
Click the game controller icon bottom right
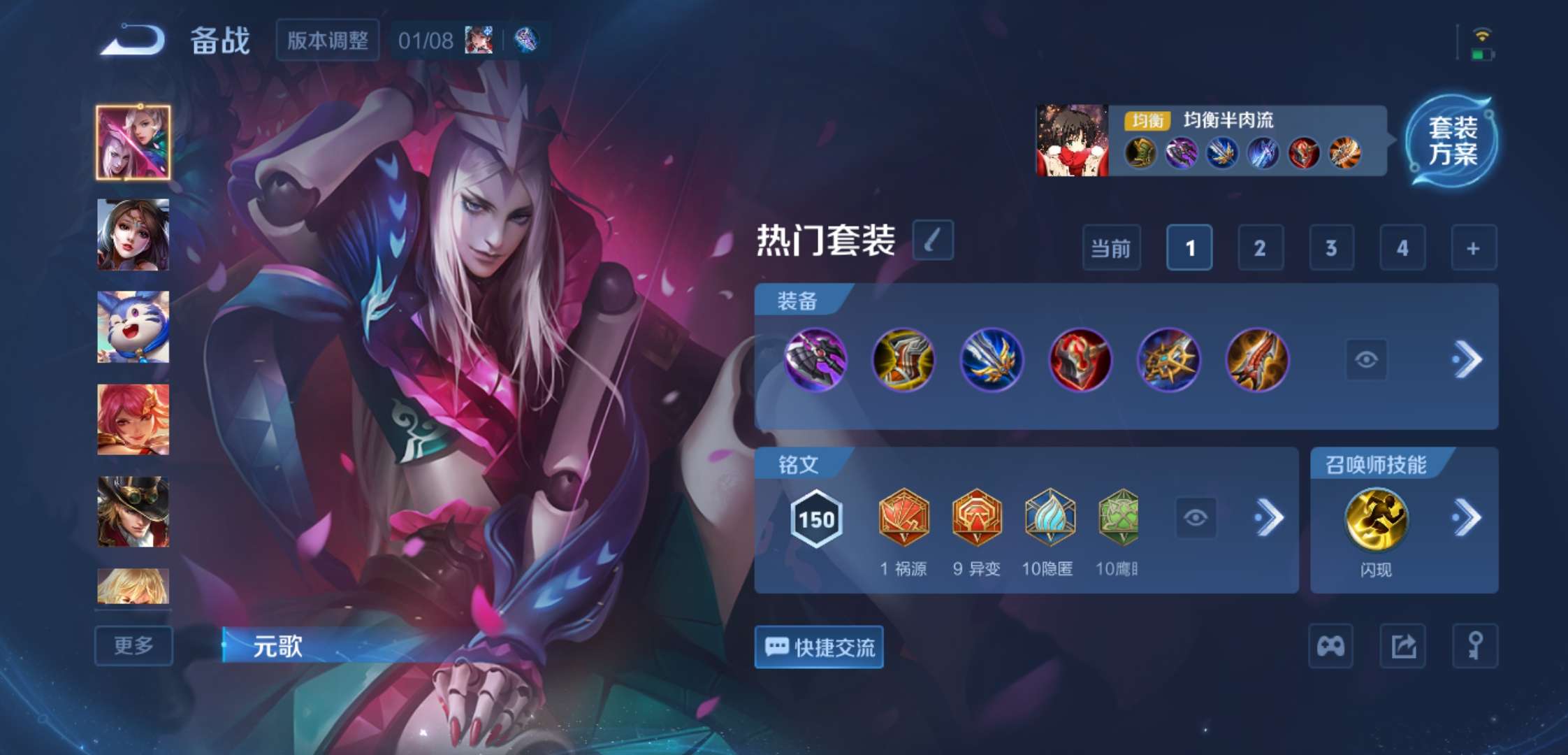click(1330, 646)
